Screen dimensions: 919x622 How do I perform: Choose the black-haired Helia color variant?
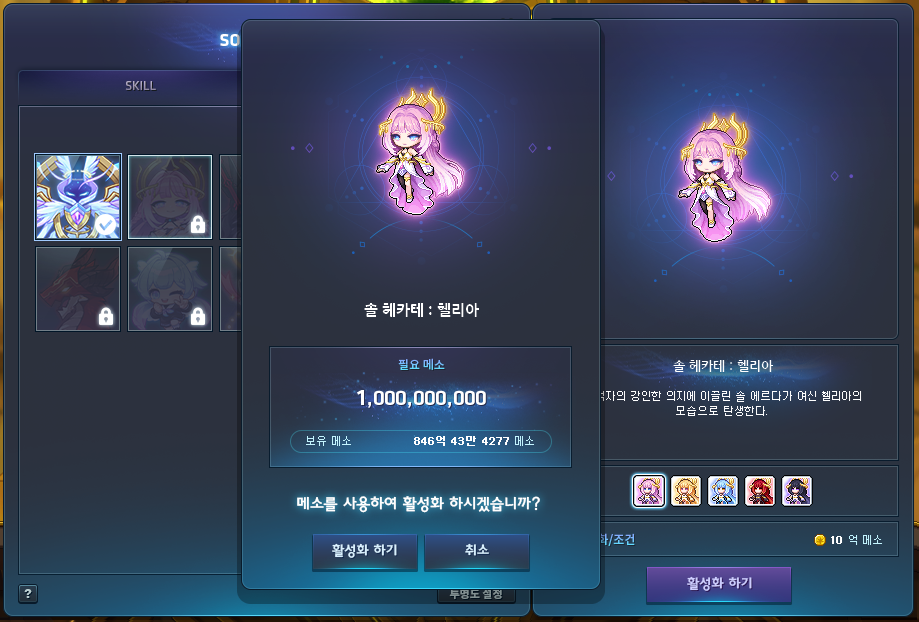797,490
